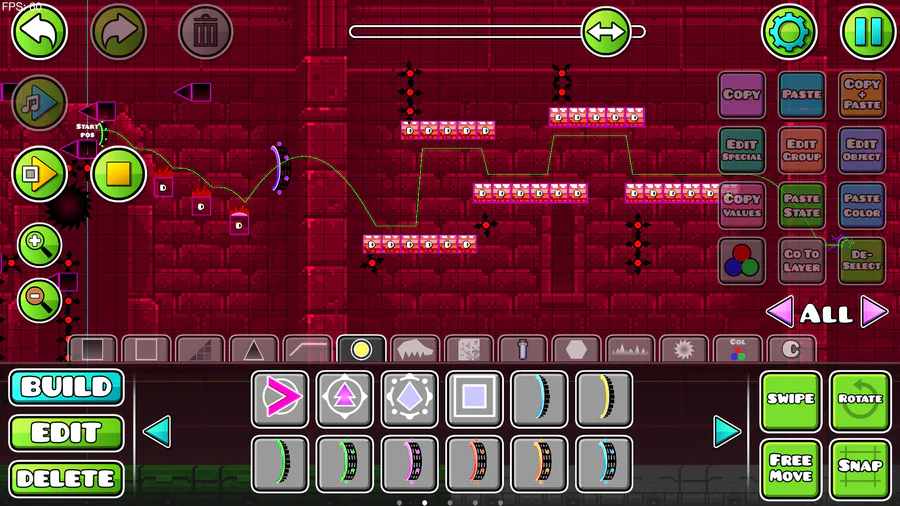Zoom in with the plus magnifier

click(x=39, y=245)
